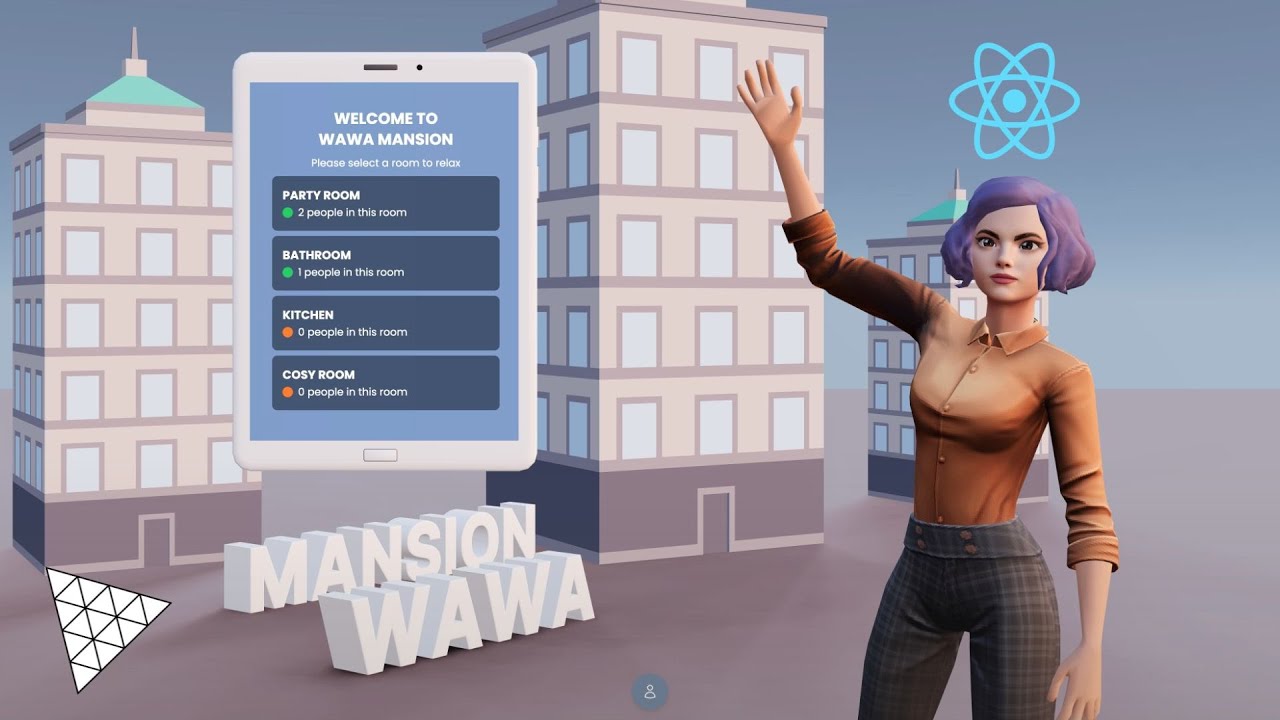This screenshot has width=1280, height=720.
Task: Click the avatar profile icon at bottom center
Action: (650, 691)
